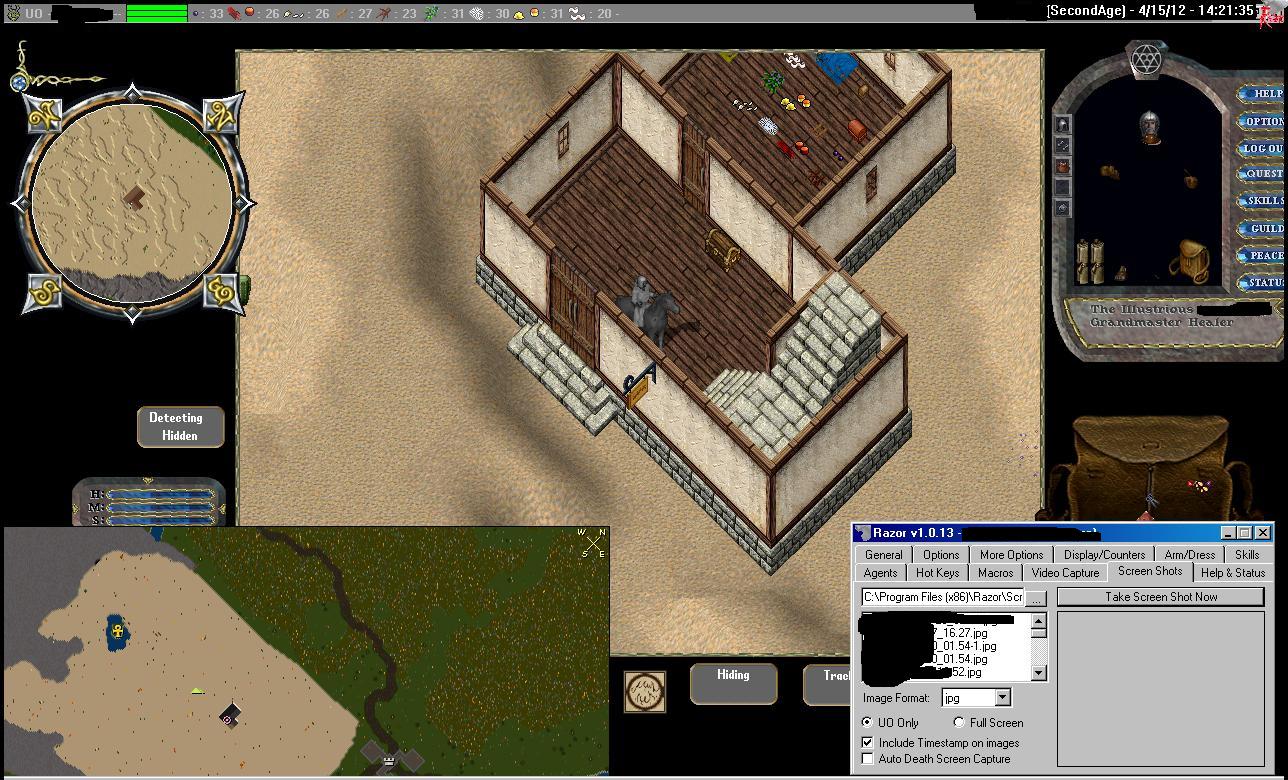
Task: Open Options from the paperdoll
Action: 1263,121
